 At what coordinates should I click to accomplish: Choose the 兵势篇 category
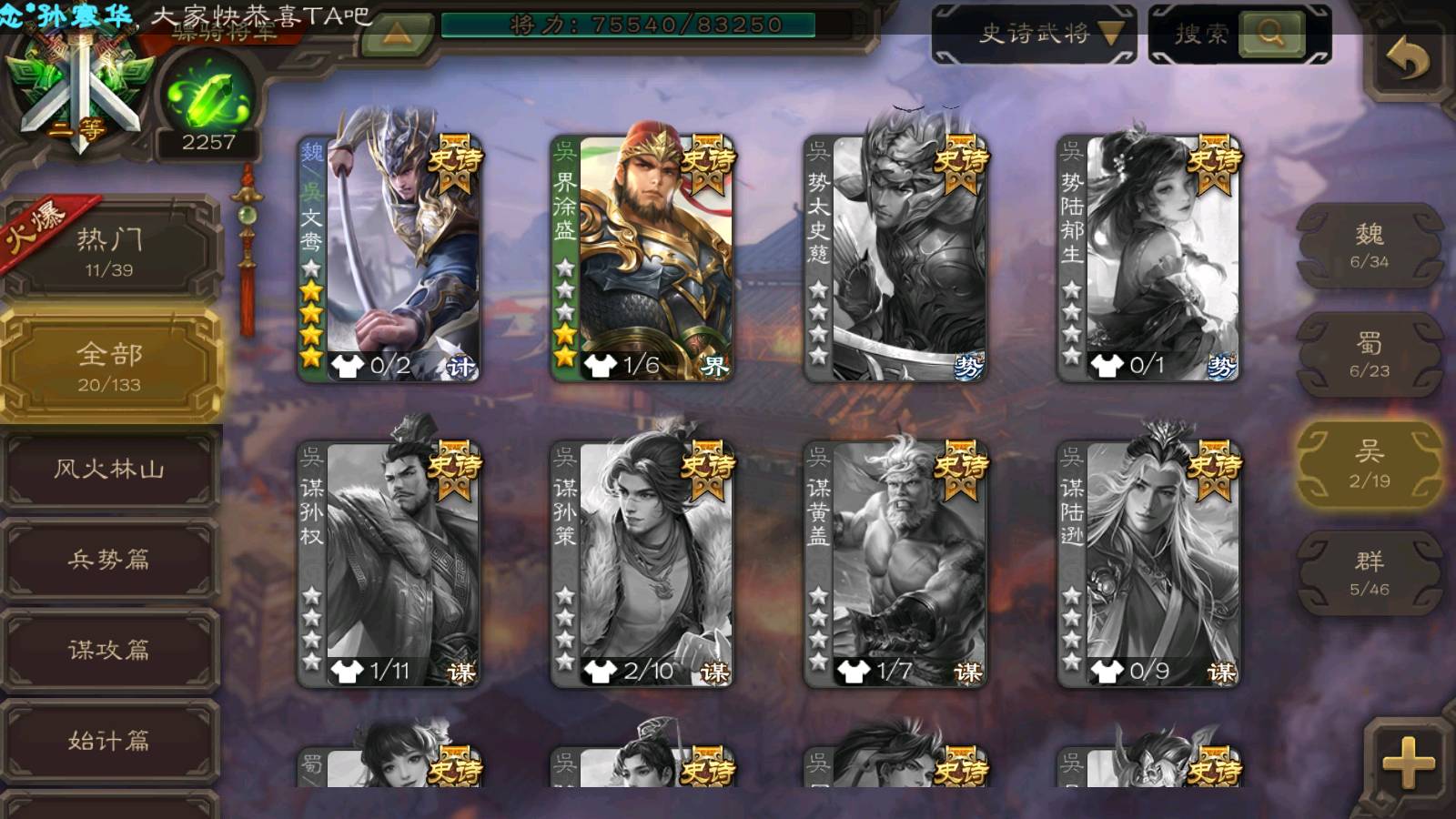(109, 559)
